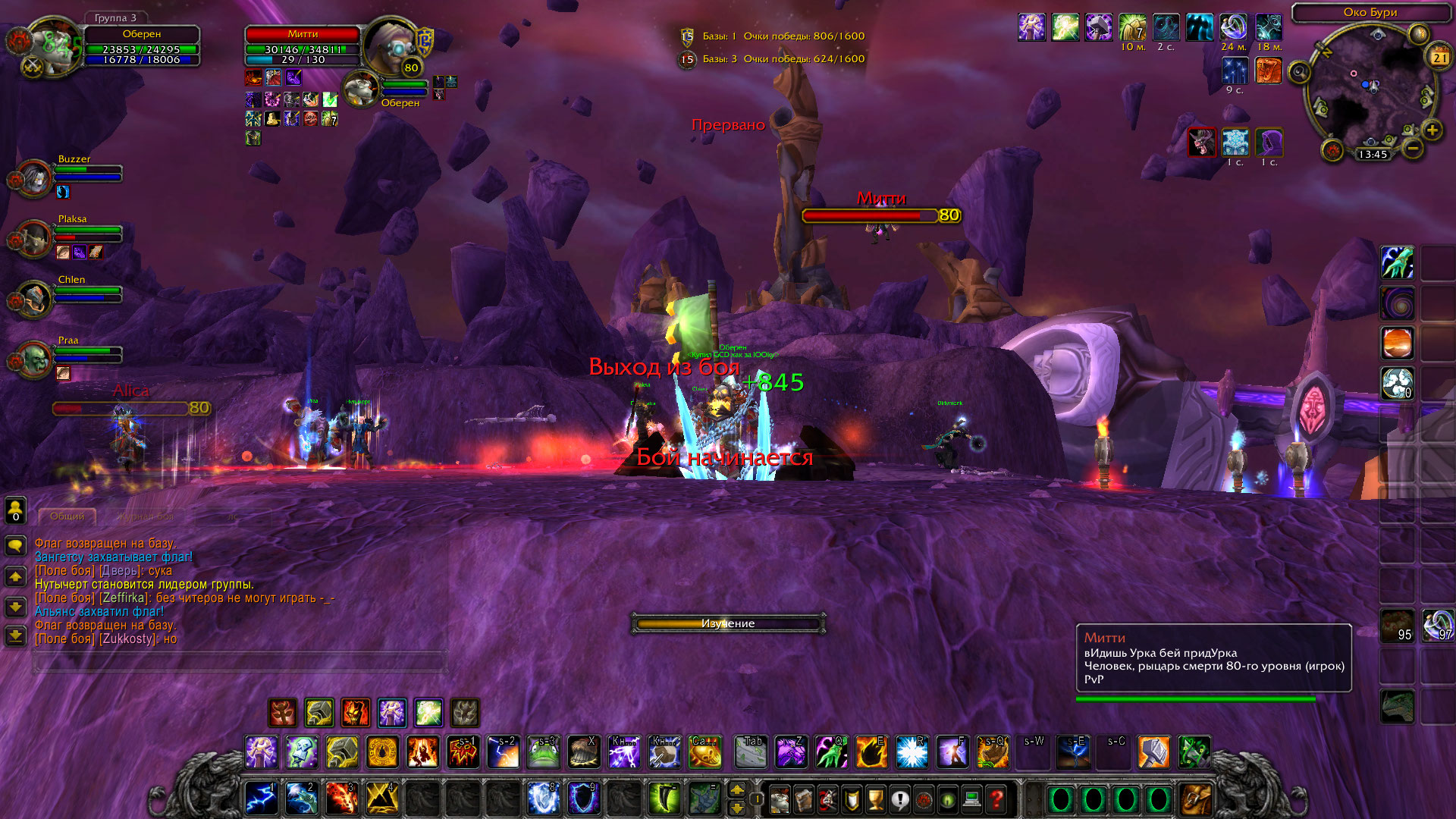Target party member Chlen's portrait
The width and height of the screenshot is (1456, 819).
[33, 300]
